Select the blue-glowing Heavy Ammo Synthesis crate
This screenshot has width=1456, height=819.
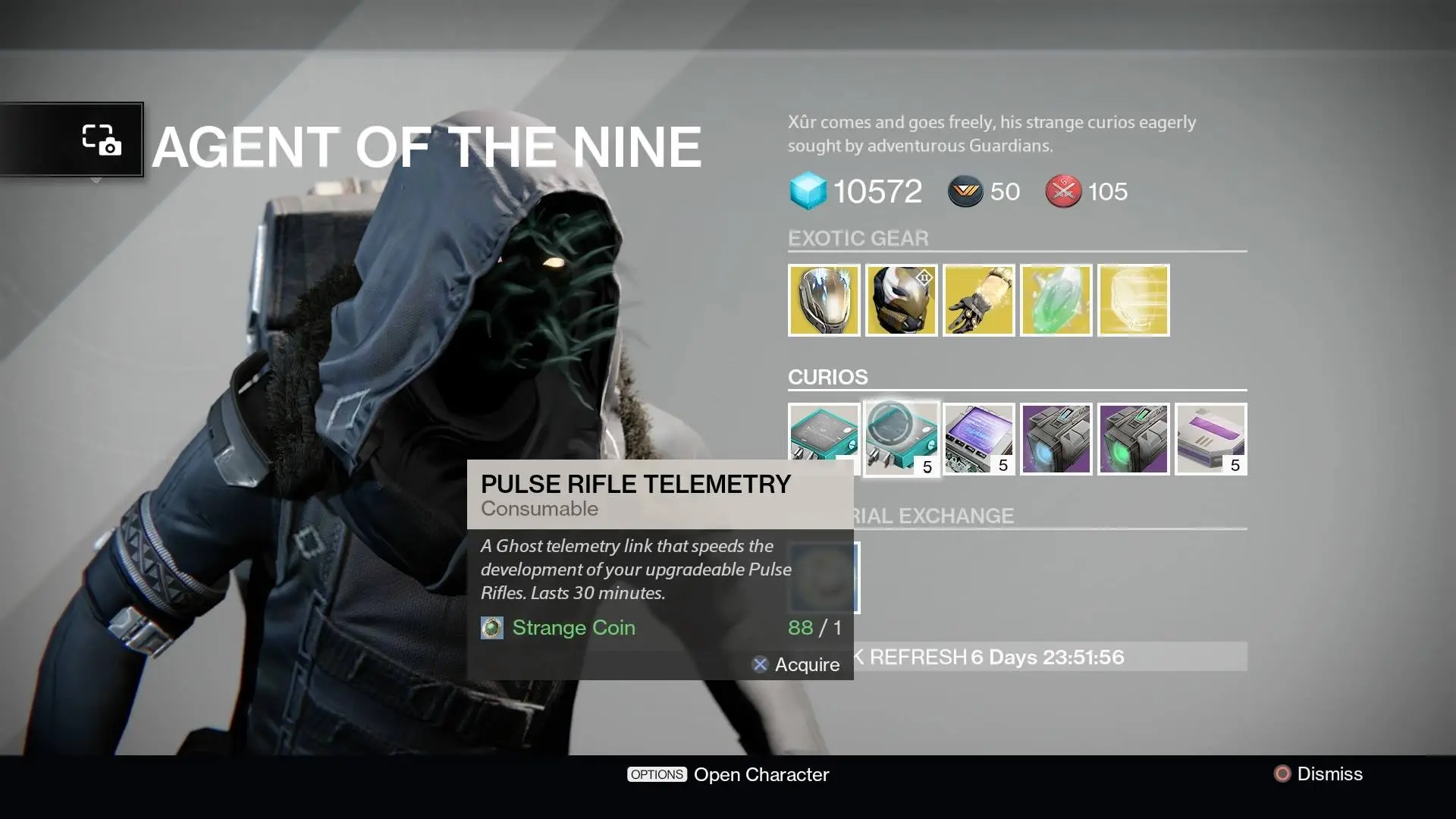click(1056, 439)
